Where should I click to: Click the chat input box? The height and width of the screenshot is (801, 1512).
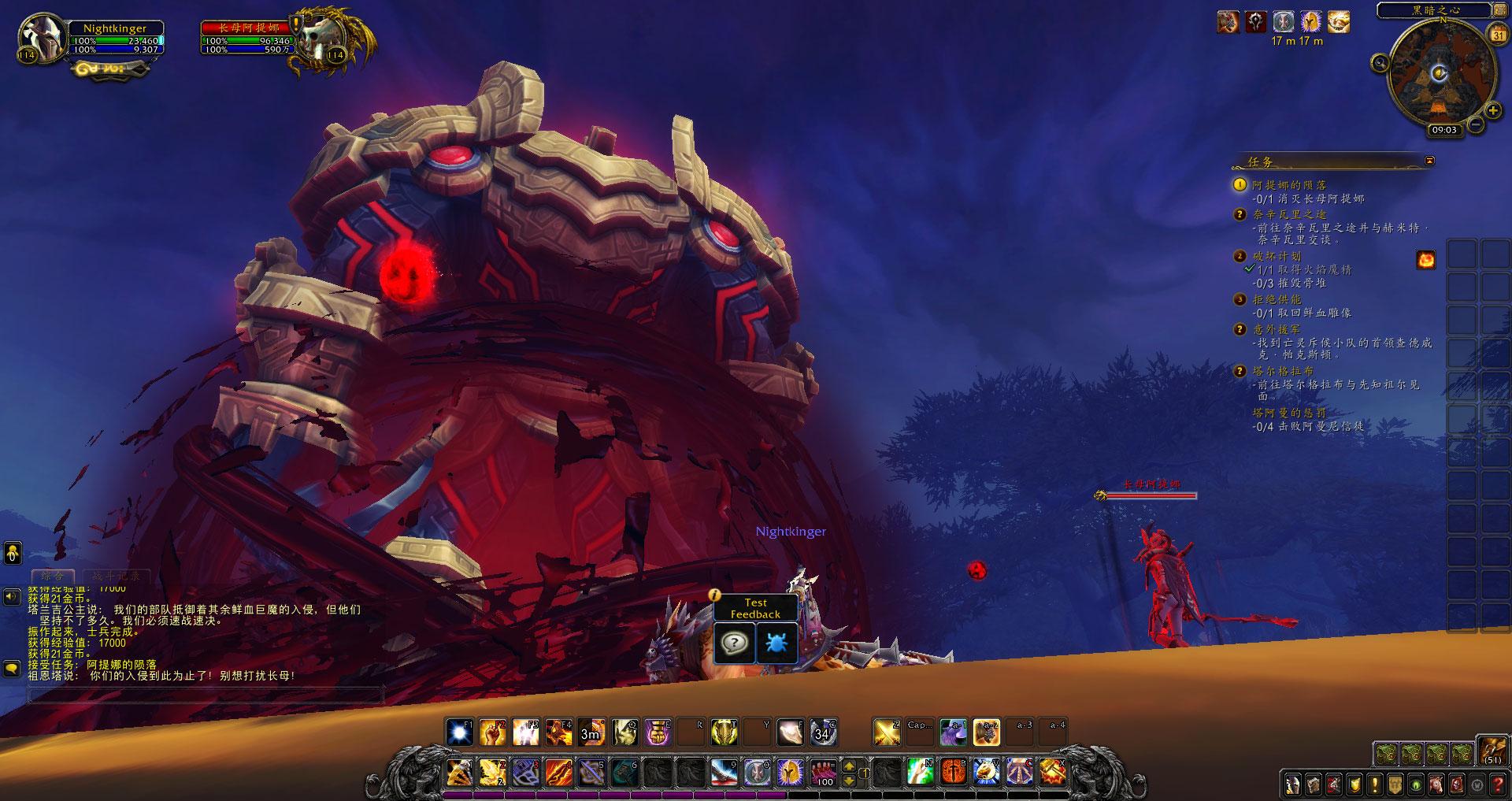[x=205, y=695]
